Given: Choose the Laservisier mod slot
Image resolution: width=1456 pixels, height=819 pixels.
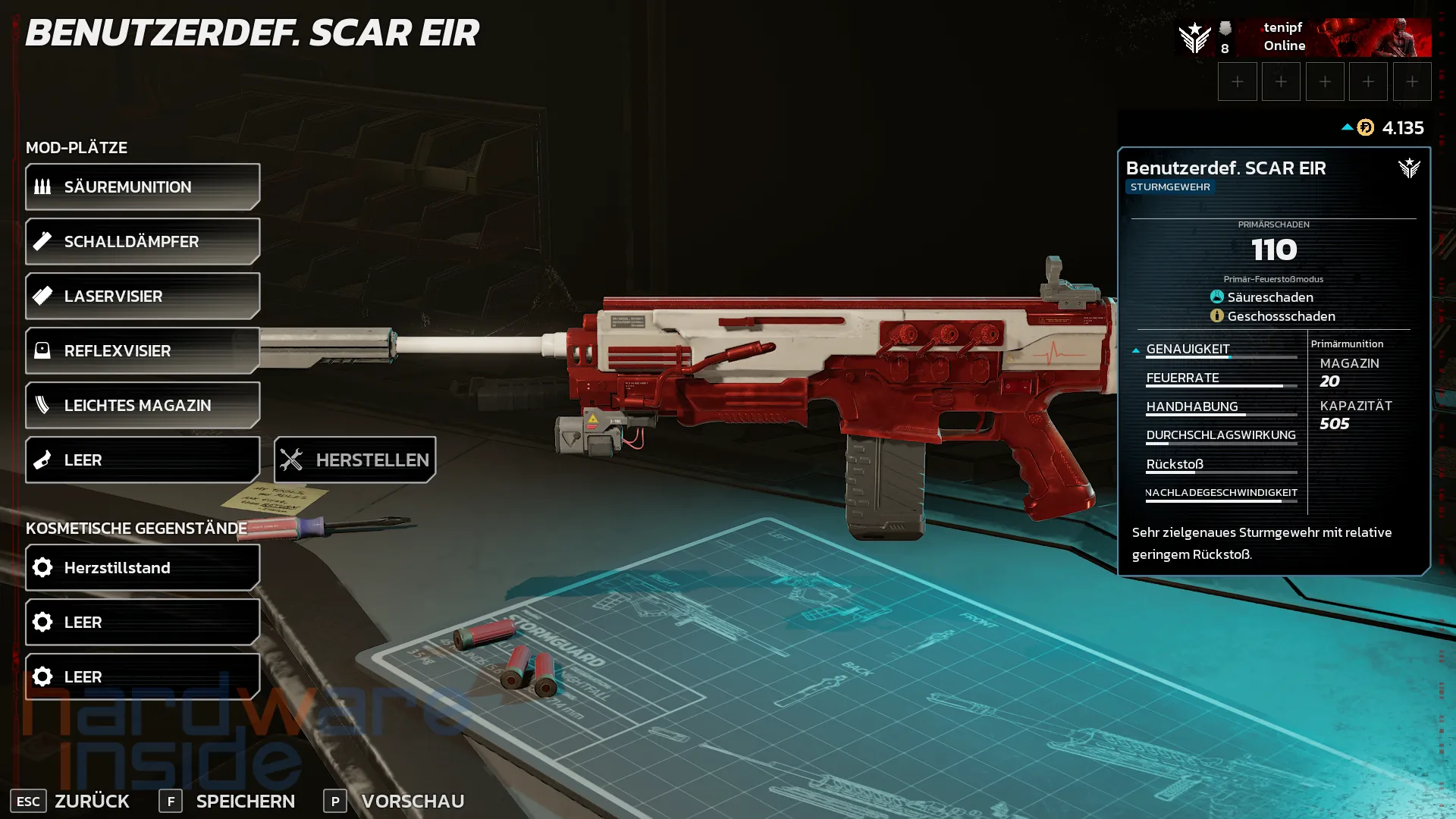Looking at the screenshot, I should (143, 296).
